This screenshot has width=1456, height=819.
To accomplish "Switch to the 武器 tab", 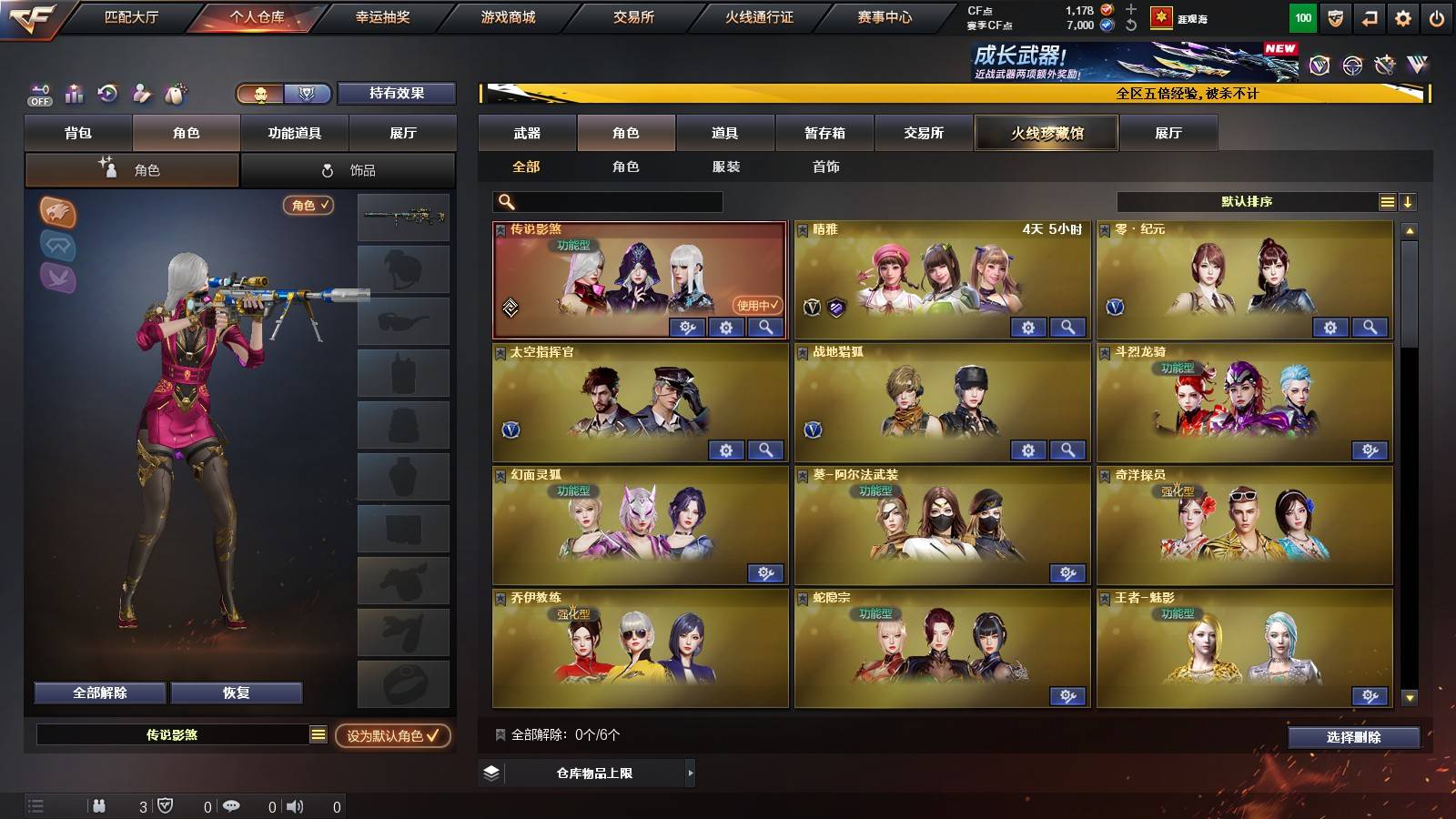I will tap(528, 133).
